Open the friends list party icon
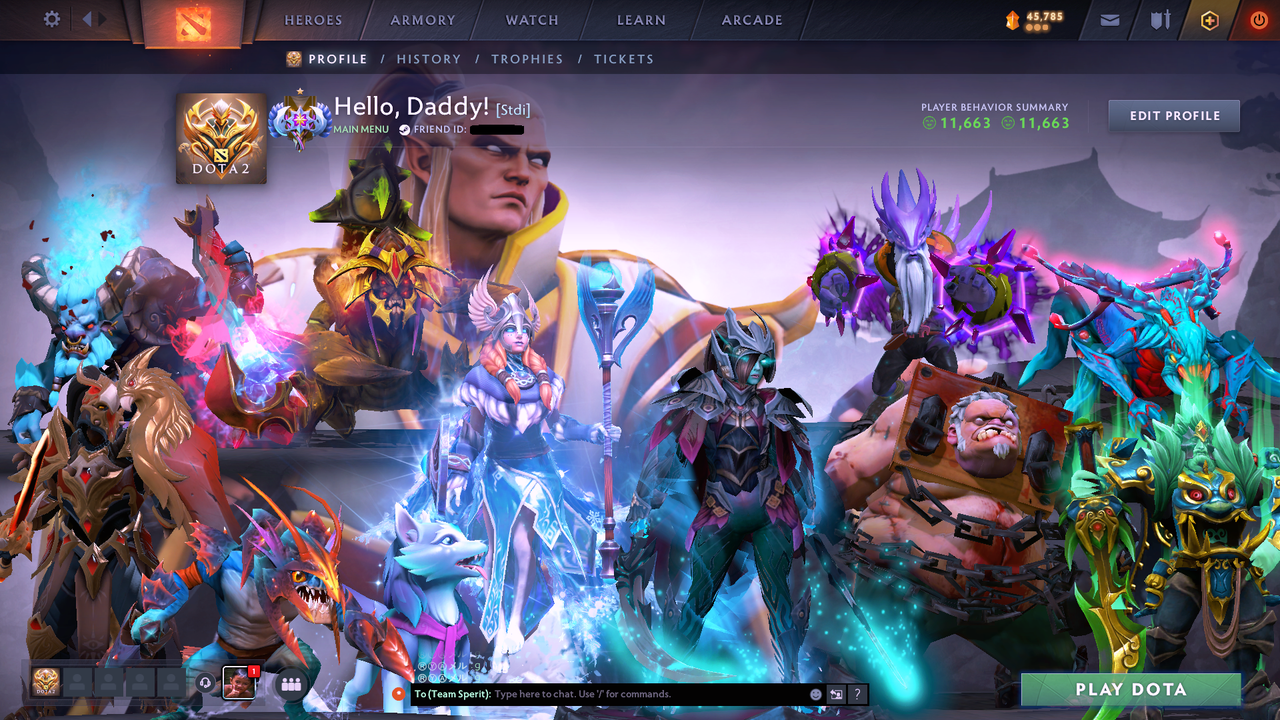This screenshot has width=1280, height=720. point(289,682)
